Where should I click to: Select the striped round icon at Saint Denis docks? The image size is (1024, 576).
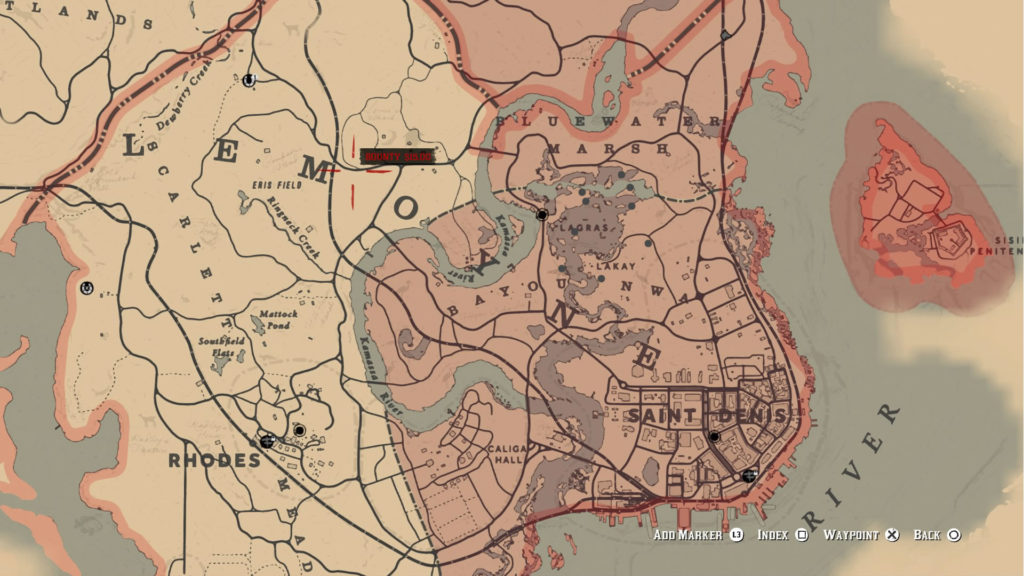pyautogui.click(x=750, y=475)
